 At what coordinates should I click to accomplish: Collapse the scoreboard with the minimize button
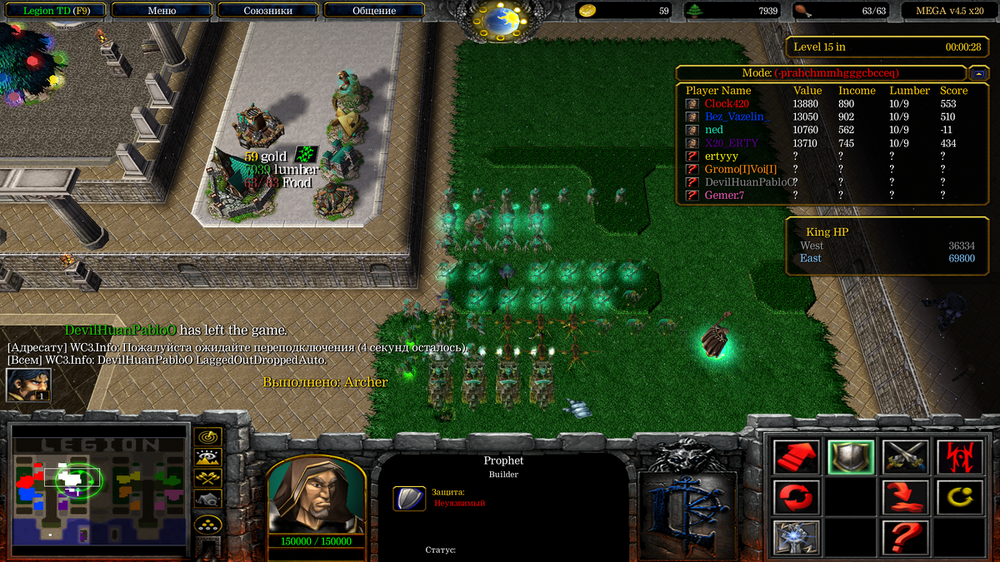(976, 73)
